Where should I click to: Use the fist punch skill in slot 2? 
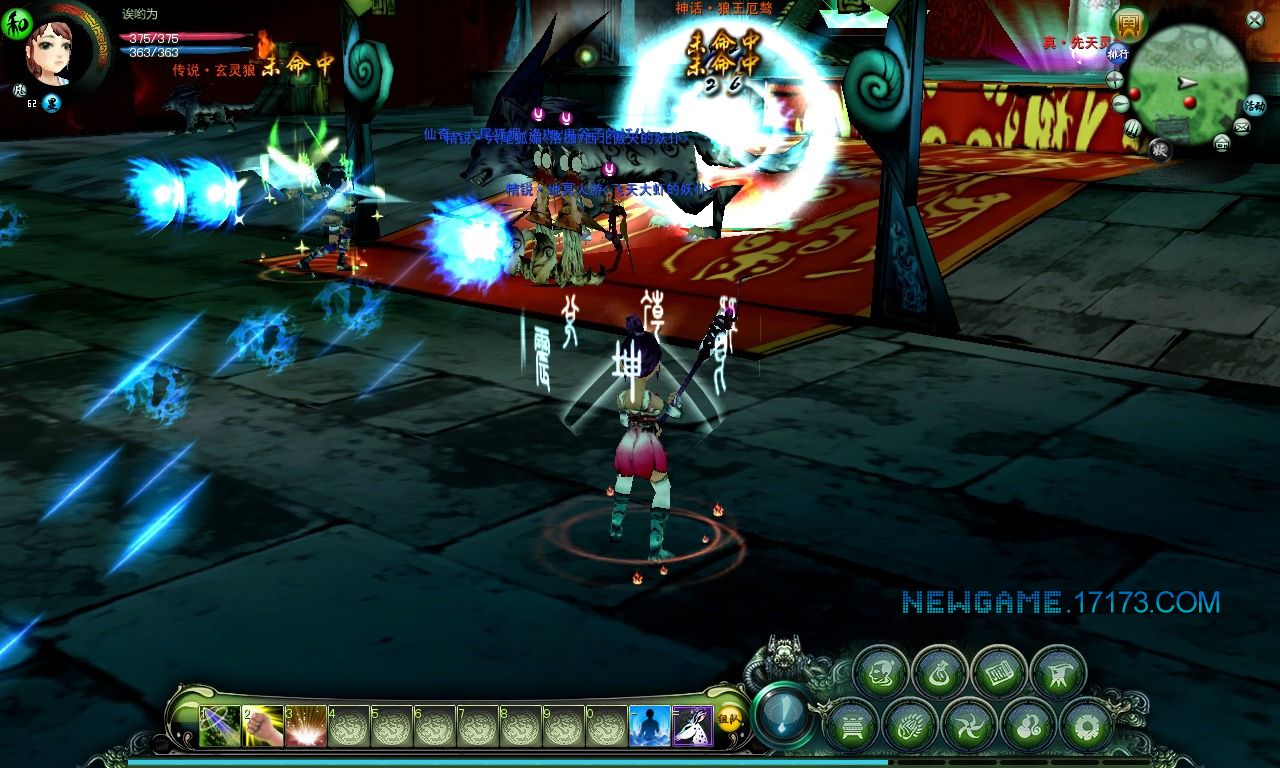(x=263, y=726)
